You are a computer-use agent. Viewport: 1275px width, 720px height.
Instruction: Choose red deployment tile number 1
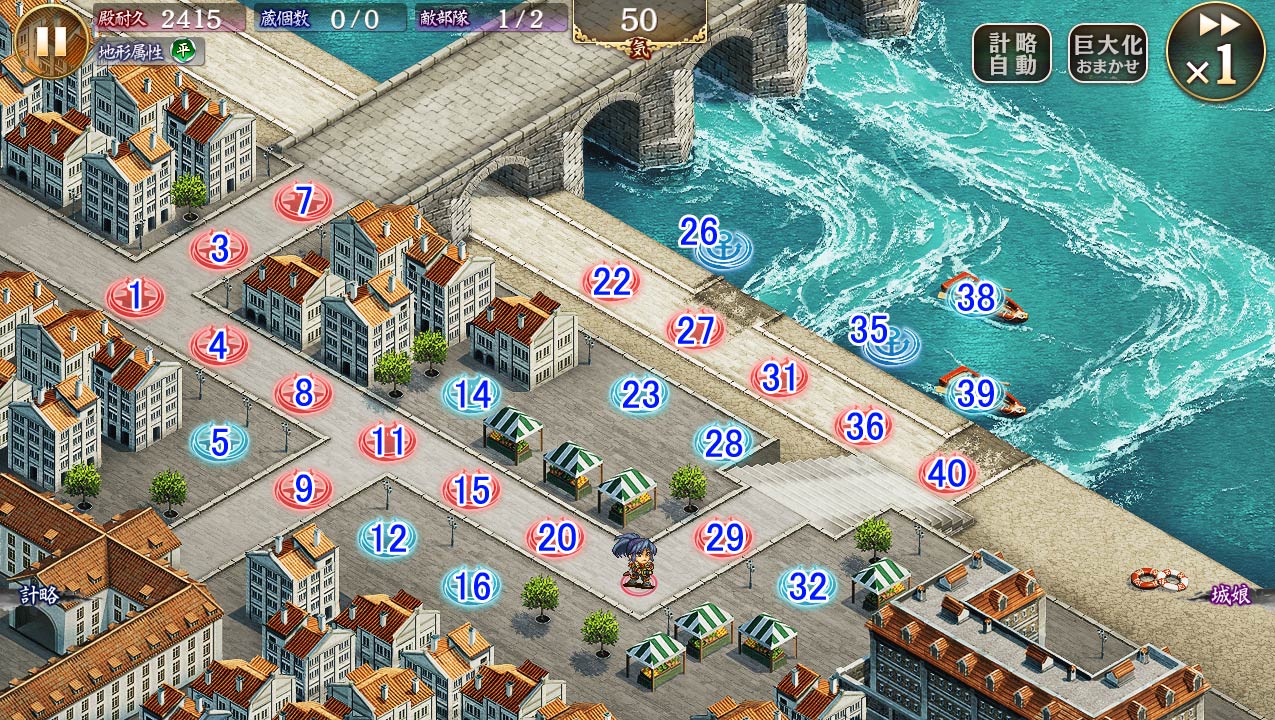click(x=136, y=297)
